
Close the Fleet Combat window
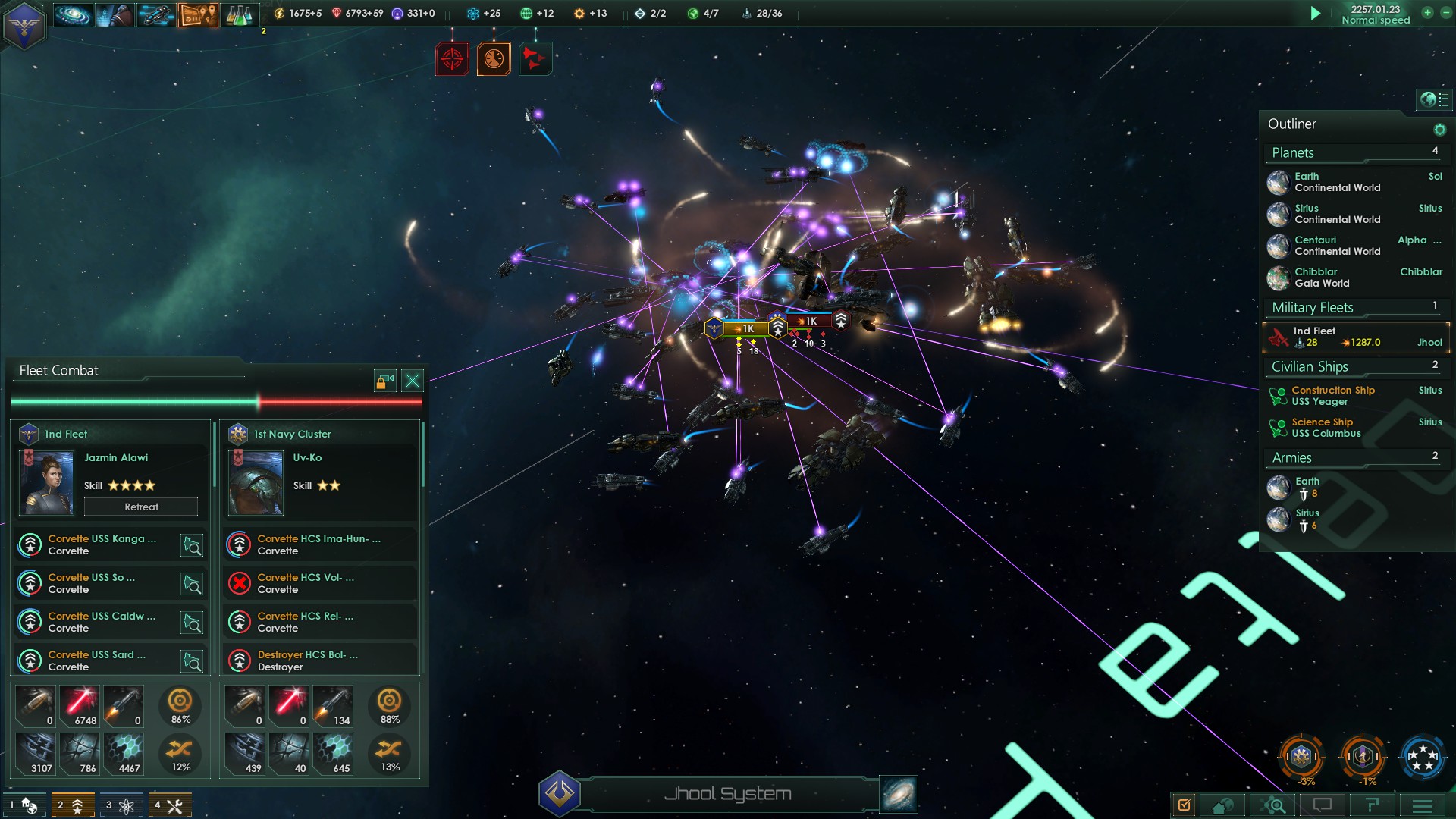pos(413,381)
